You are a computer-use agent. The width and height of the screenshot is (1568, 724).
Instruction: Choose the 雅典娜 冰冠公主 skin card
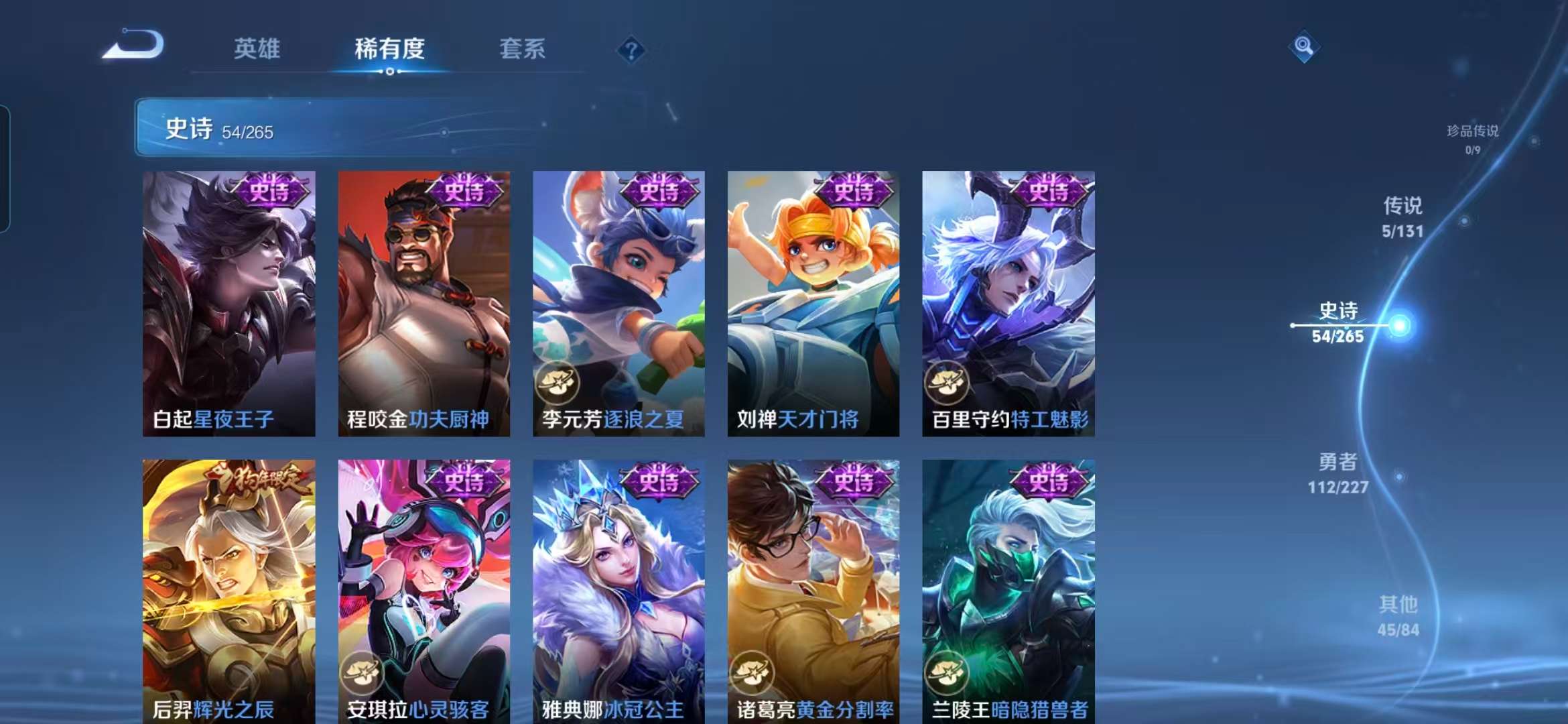tap(618, 591)
